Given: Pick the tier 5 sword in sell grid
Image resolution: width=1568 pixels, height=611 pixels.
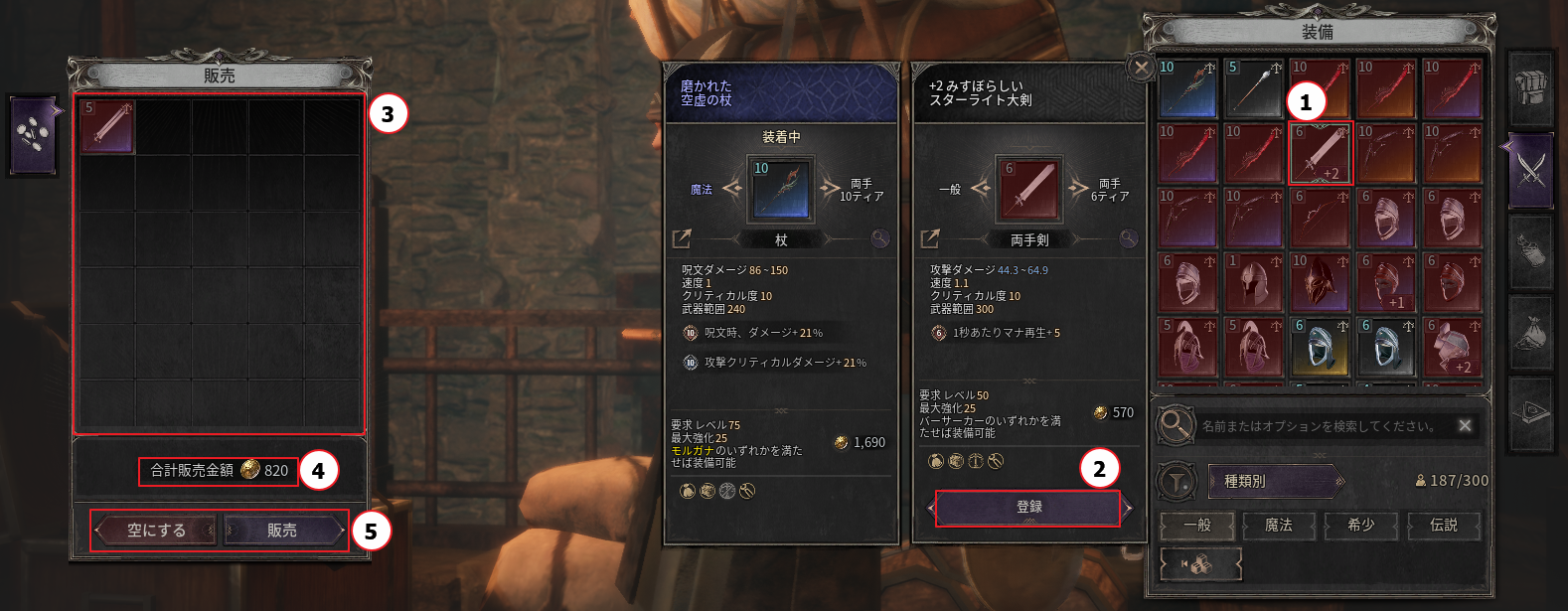Looking at the screenshot, I should tap(107, 126).
